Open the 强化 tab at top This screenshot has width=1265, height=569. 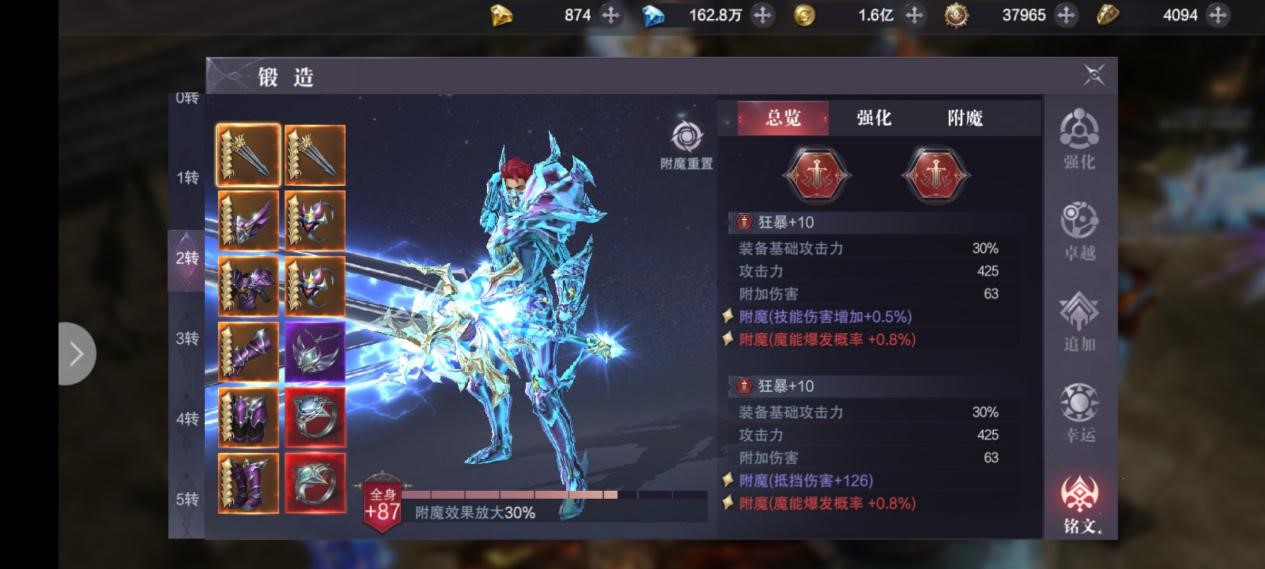(874, 118)
